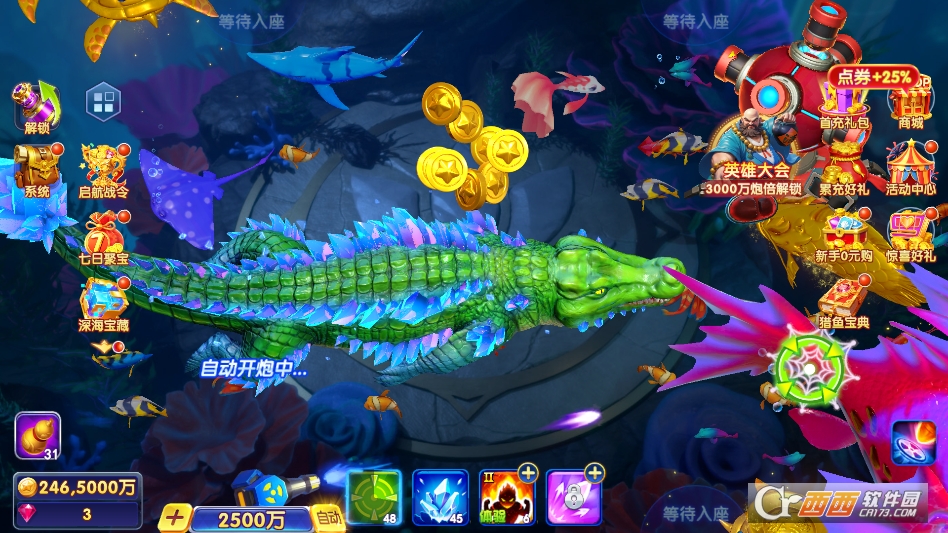Use the purple gourd item with count 31
The width and height of the screenshot is (948, 533).
tap(37, 435)
